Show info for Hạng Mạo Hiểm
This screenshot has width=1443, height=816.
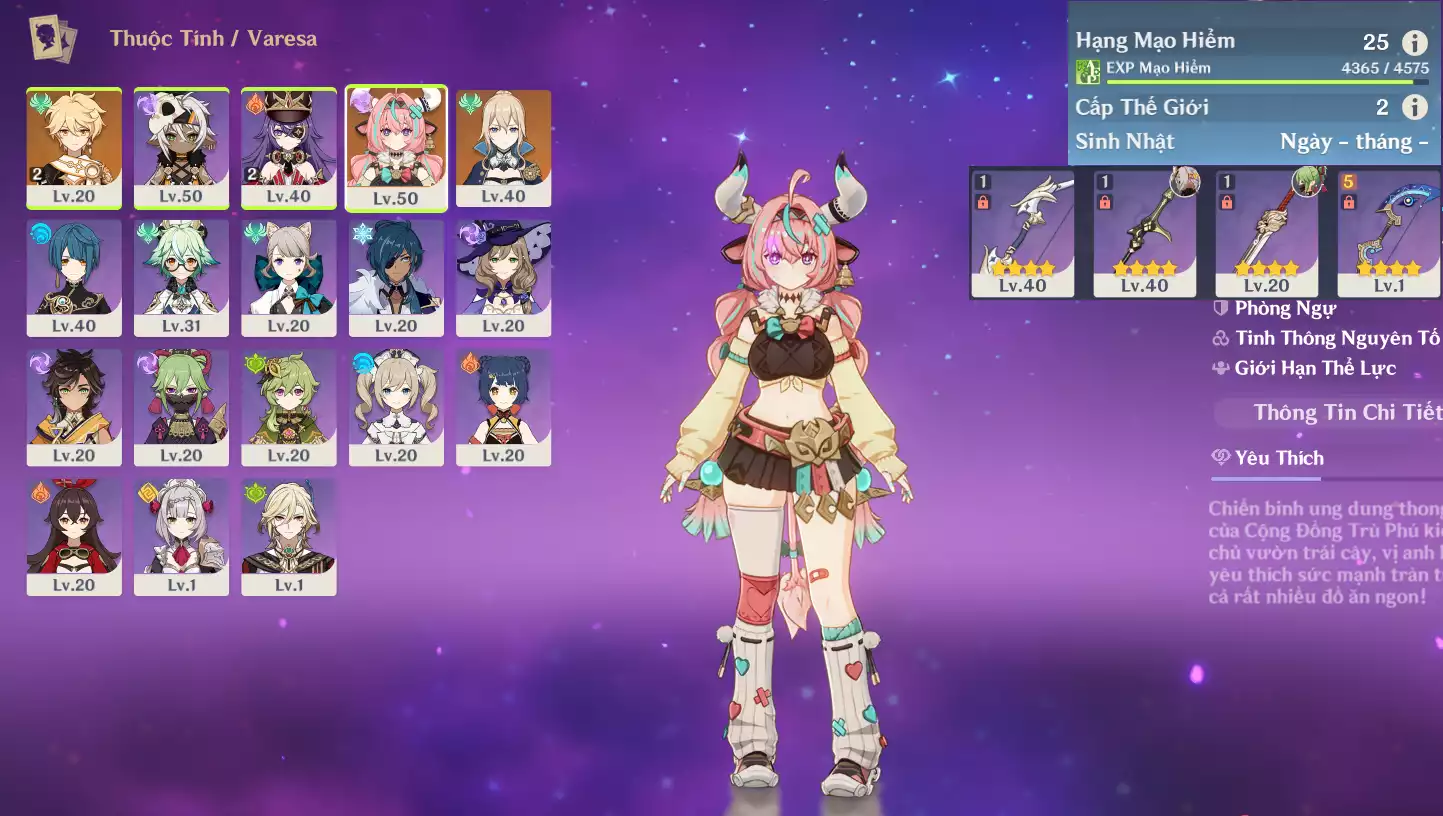point(1414,42)
